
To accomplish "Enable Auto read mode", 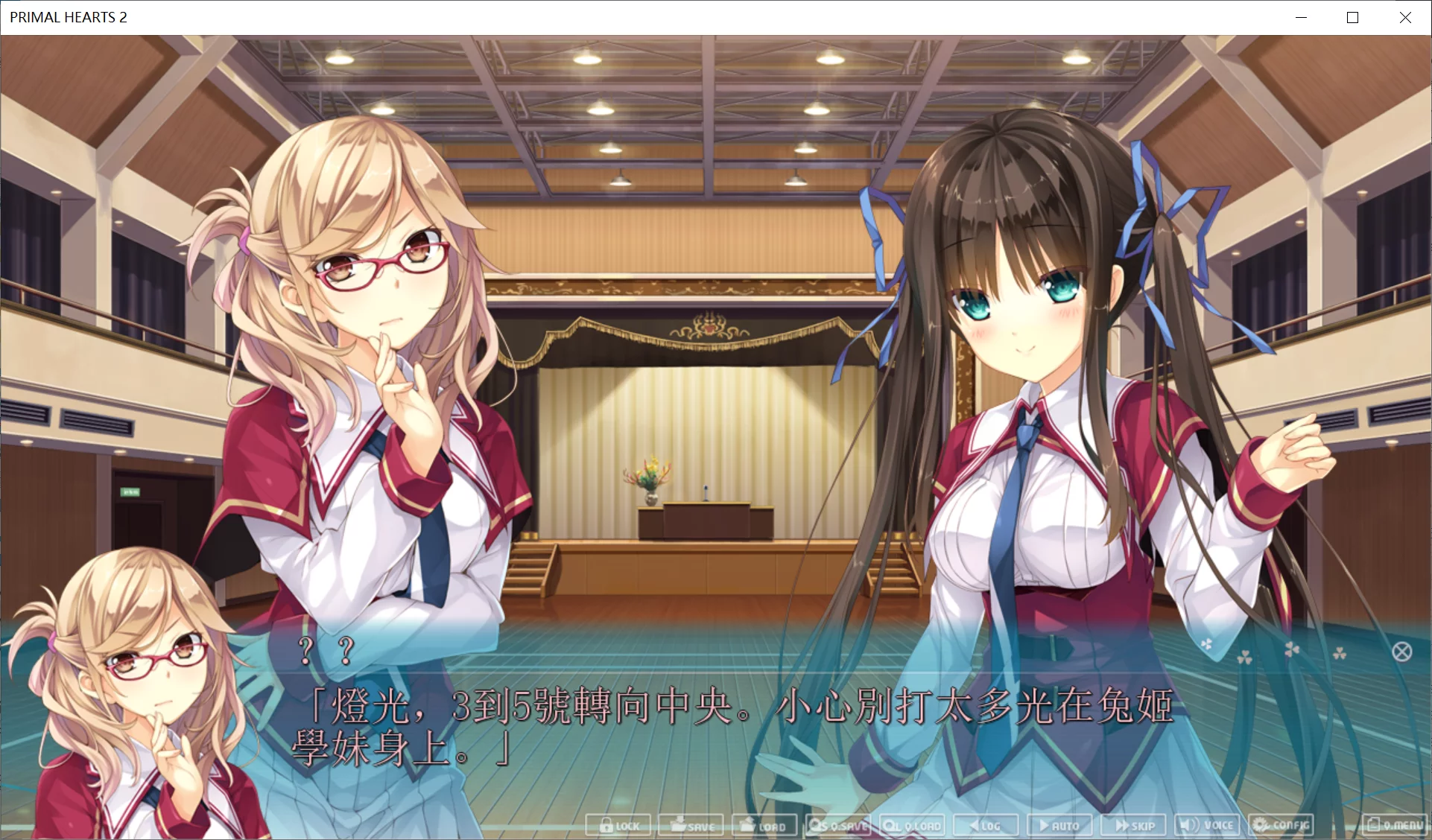I will coord(1059,825).
